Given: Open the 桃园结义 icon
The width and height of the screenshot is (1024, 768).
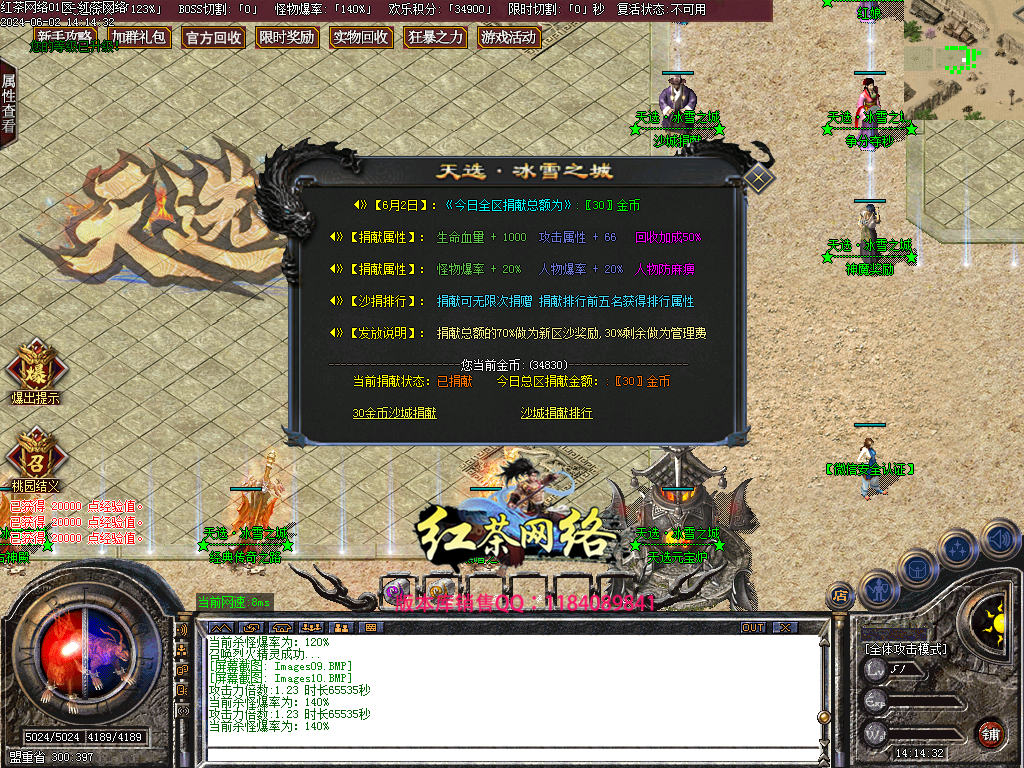Looking at the screenshot, I should point(36,454).
